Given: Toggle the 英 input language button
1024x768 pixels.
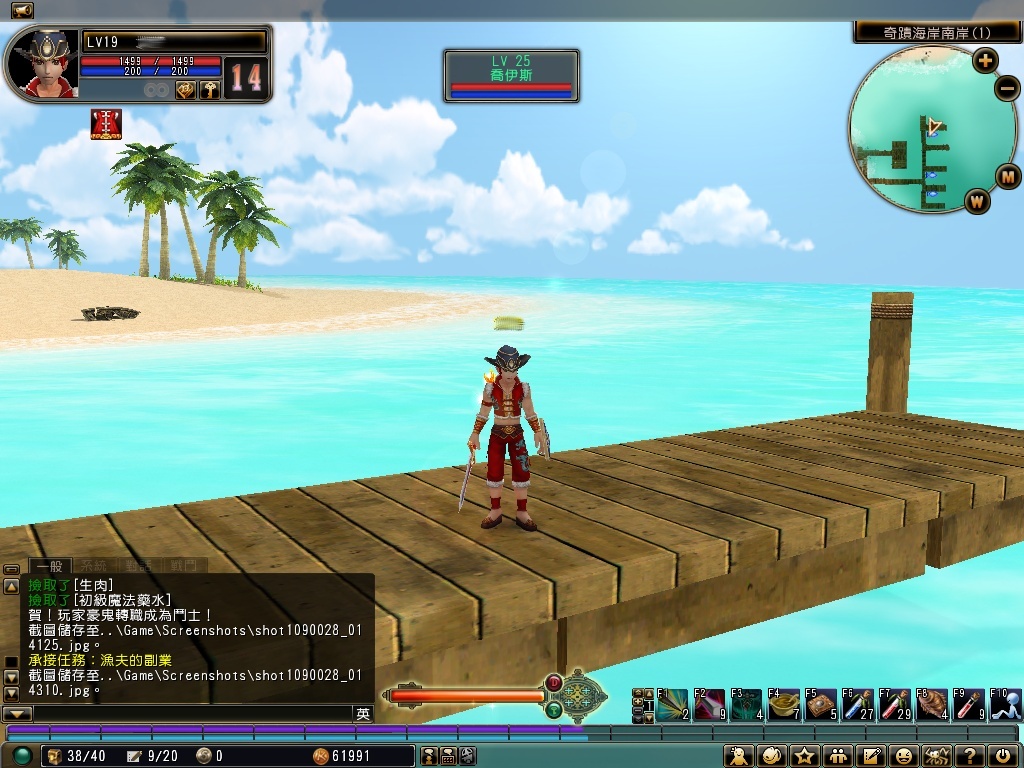Looking at the screenshot, I should 363,714.
